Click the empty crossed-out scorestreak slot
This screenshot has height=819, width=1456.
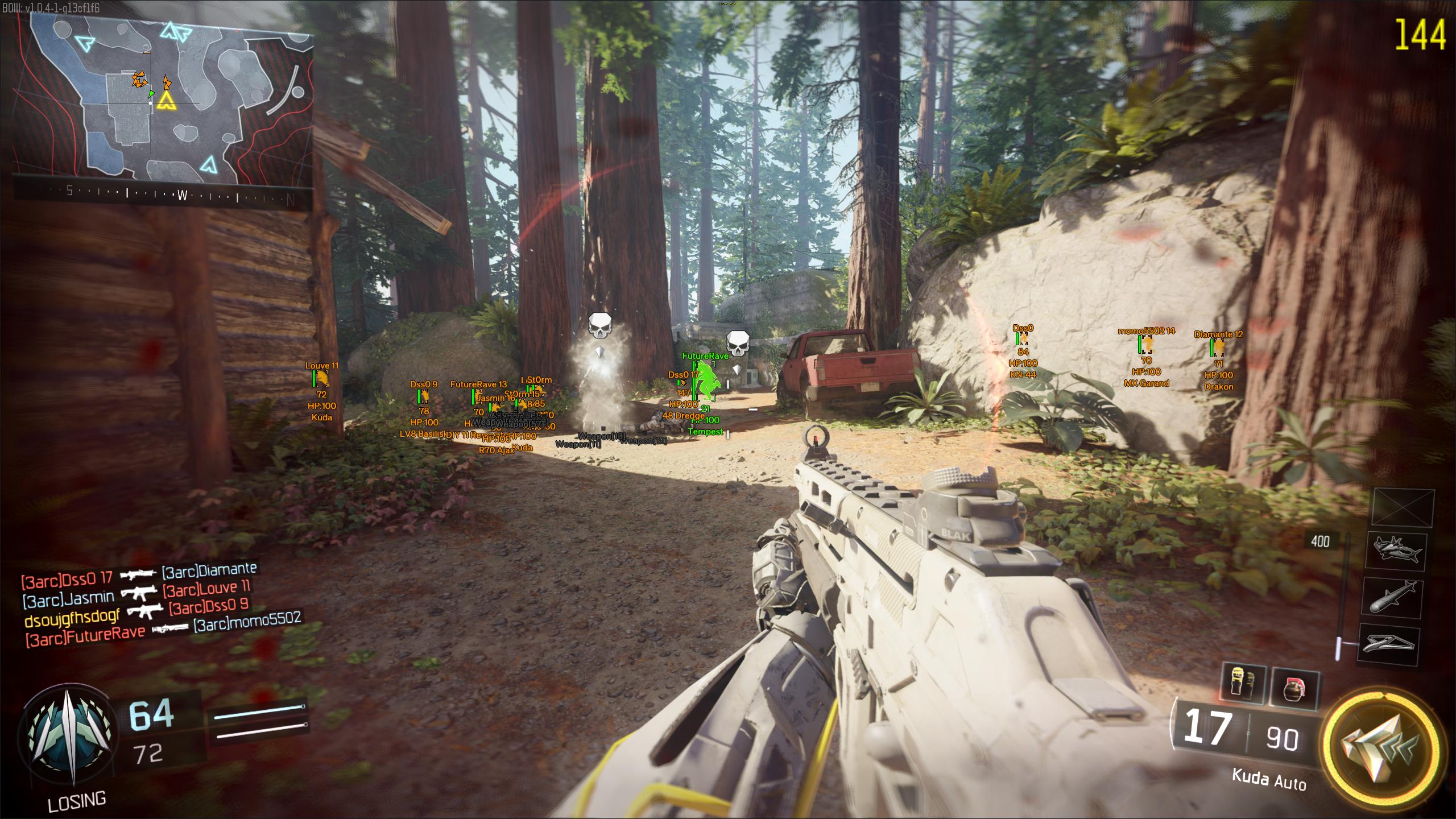[x=1403, y=507]
